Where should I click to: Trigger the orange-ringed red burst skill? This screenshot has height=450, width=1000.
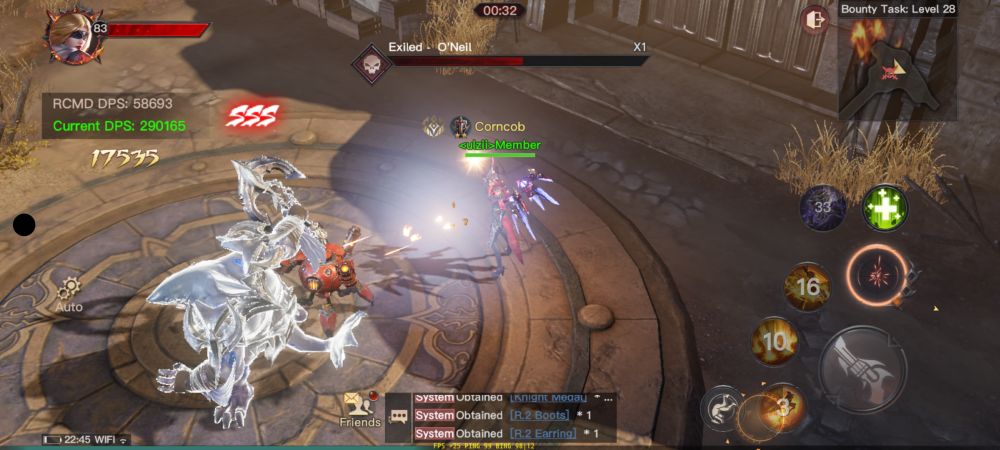click(876, 273)
